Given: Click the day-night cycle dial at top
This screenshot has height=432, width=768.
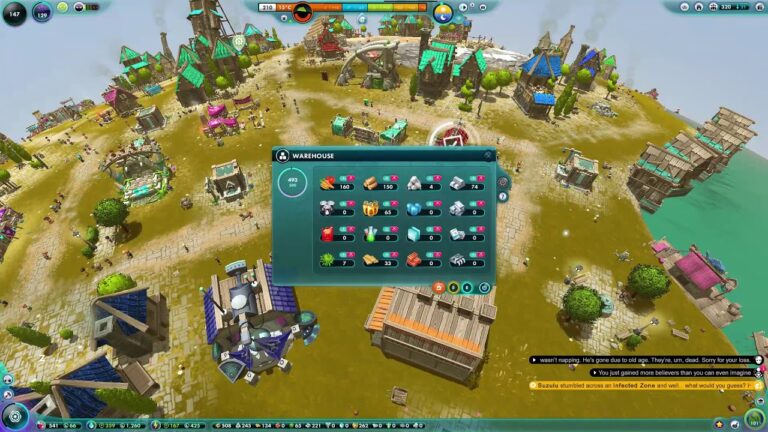Looking at the screenshot, I should point(443,12).
